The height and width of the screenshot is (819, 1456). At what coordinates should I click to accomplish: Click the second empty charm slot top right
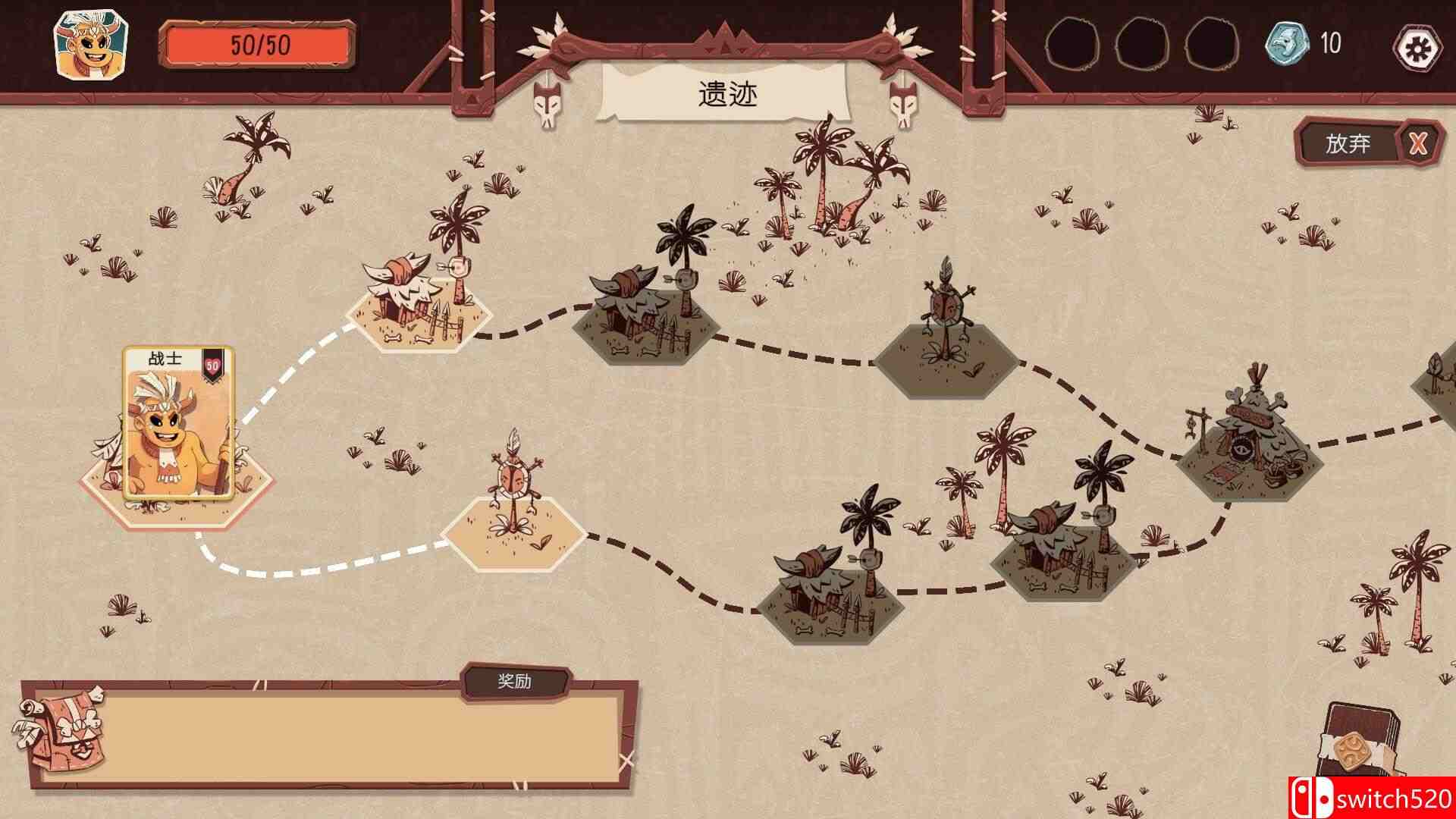1139,45
